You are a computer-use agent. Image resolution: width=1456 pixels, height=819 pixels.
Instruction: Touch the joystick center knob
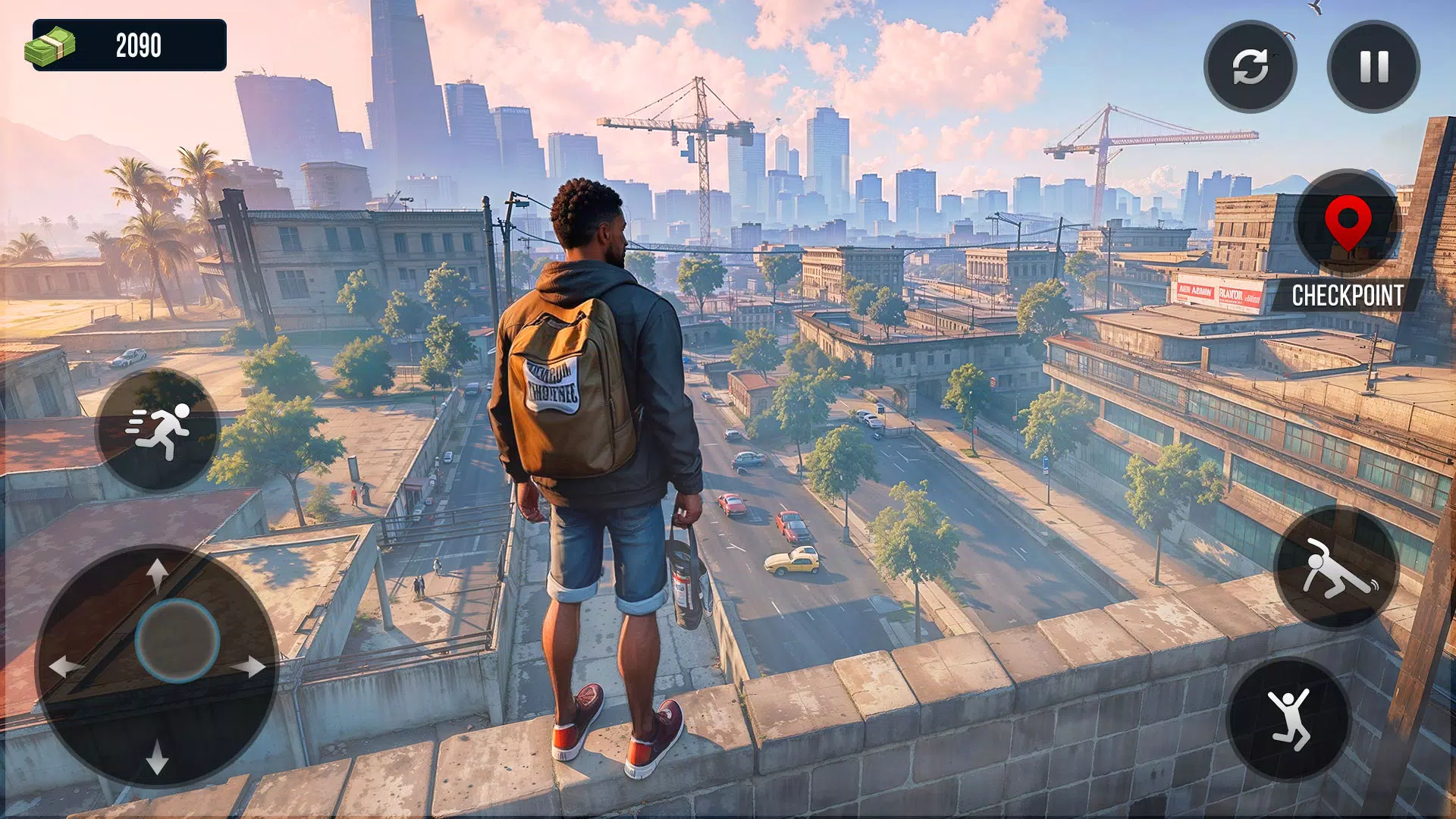pos(177,640)
